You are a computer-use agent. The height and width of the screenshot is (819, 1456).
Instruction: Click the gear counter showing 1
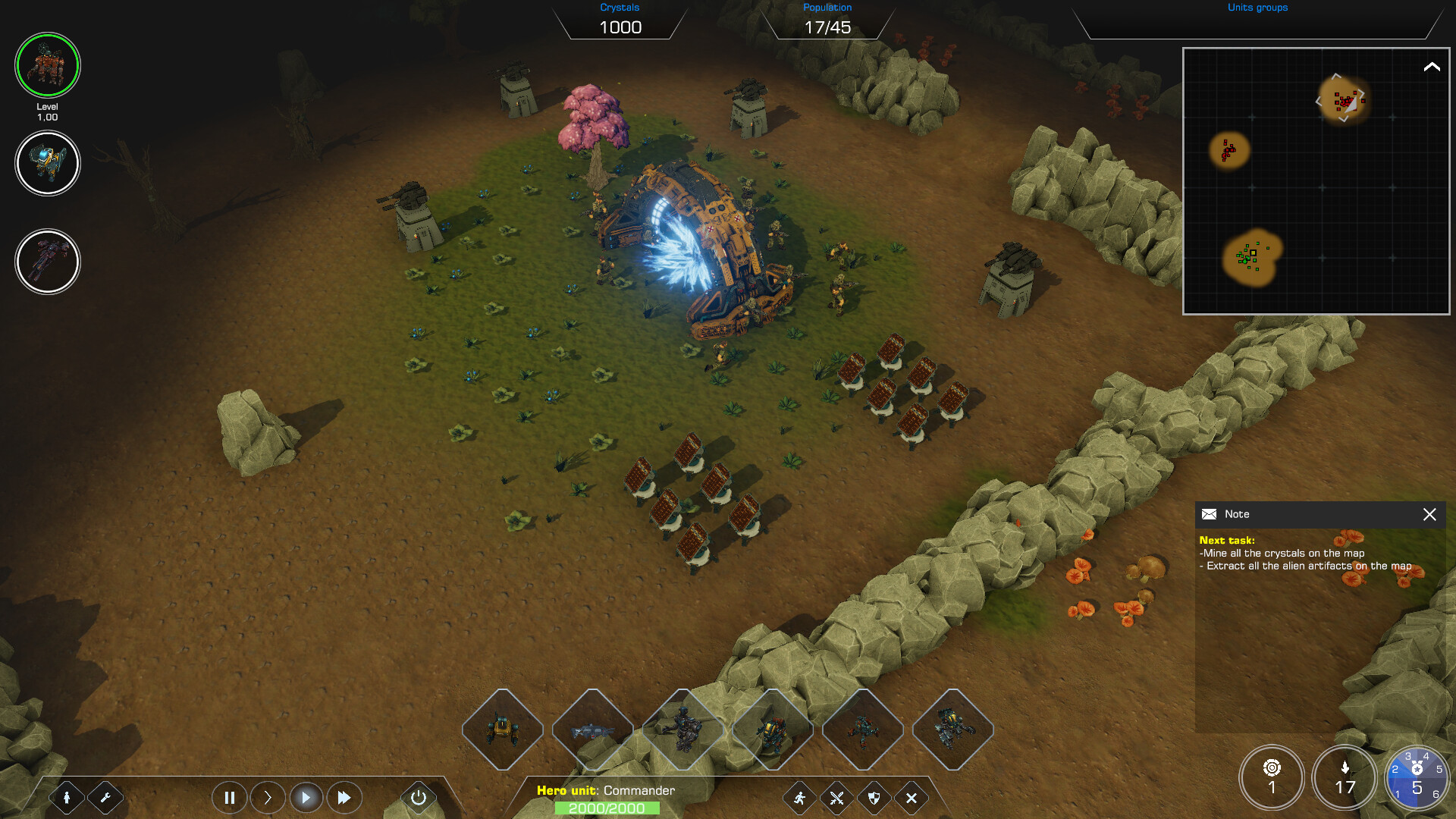pyautogui.click(x=1272, y=777)
